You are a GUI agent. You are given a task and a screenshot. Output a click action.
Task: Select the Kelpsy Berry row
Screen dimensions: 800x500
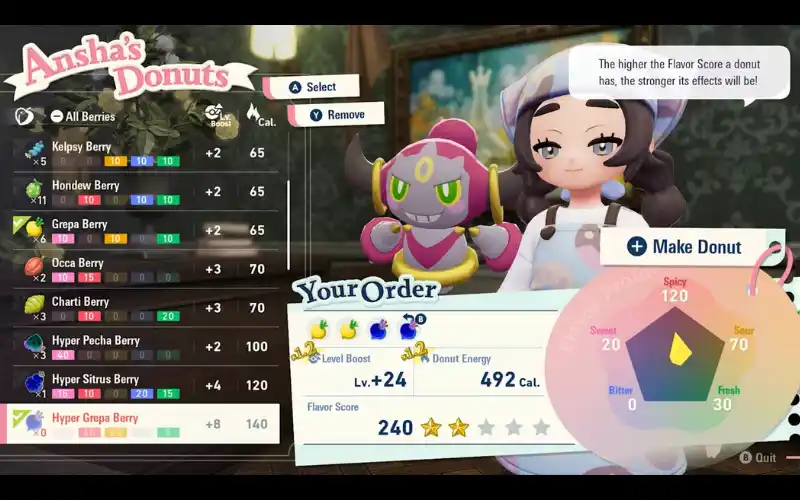(140, 153)
